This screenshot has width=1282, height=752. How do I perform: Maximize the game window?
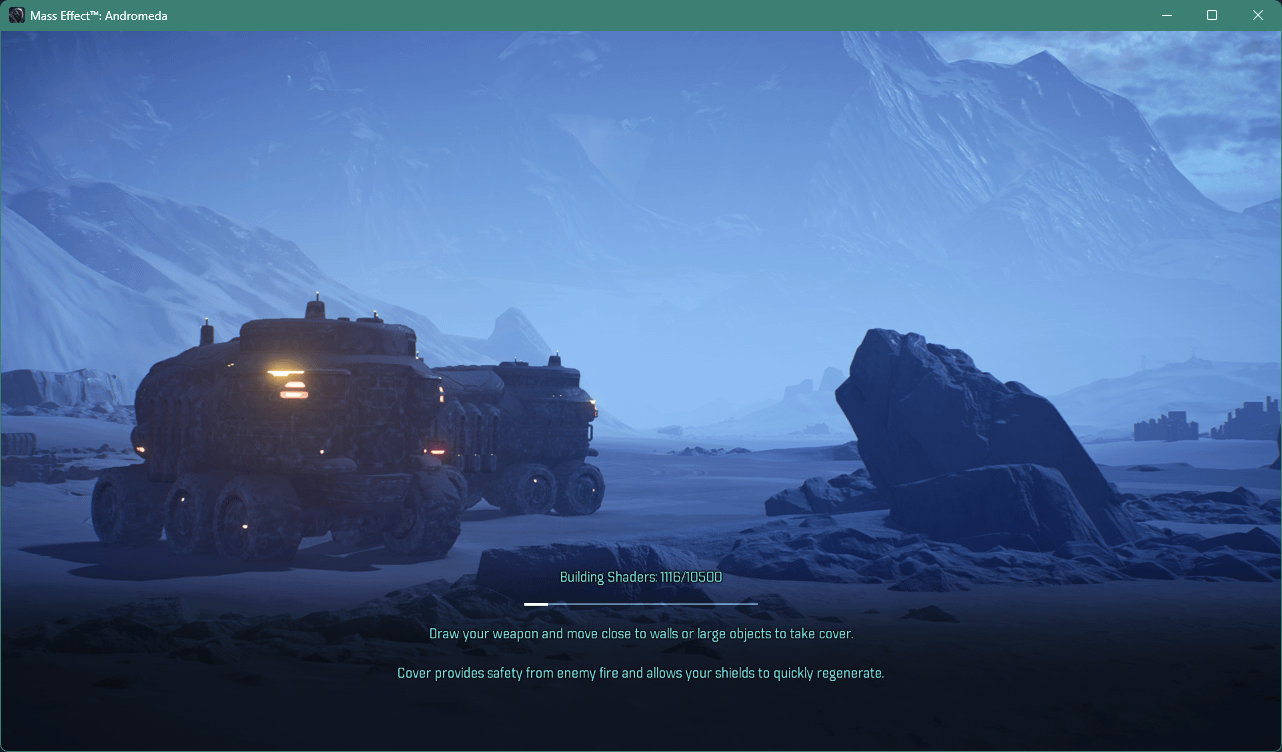point(1212,15)
